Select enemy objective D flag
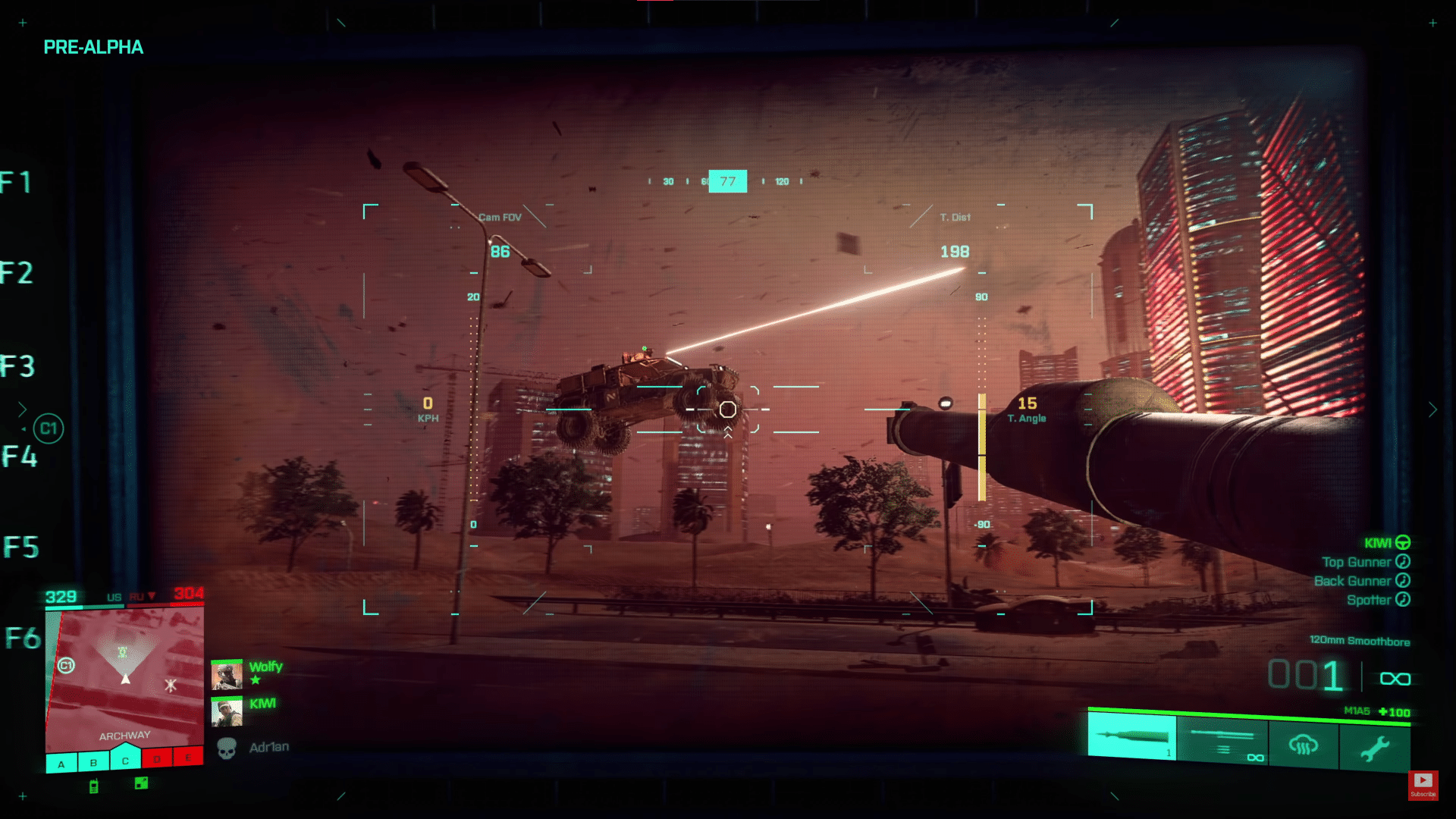Image resolution: width=1456 pixels, height=819 pixels. pos(157,758)
